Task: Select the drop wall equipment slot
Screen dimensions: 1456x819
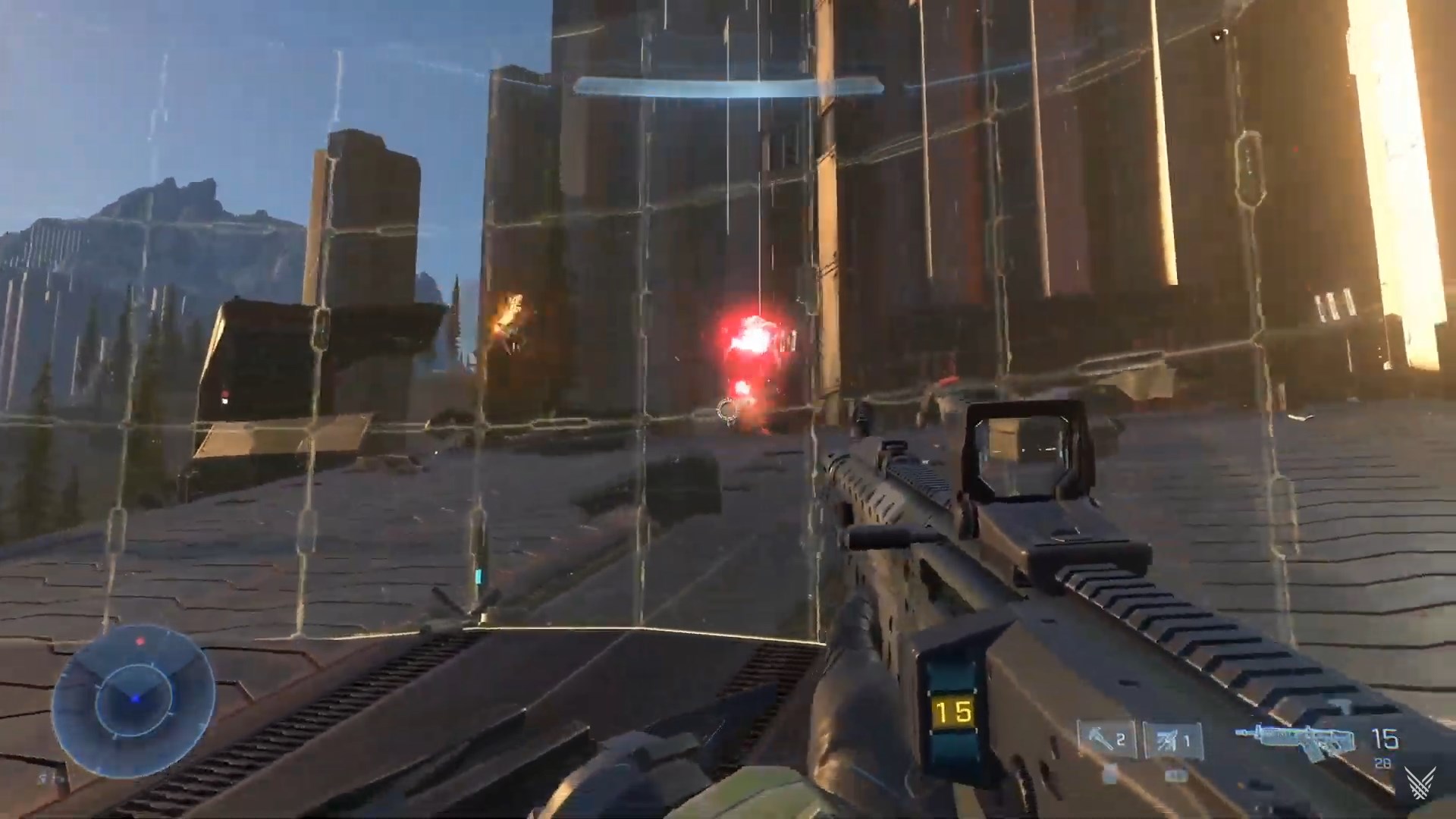Action: point(1172,739)
